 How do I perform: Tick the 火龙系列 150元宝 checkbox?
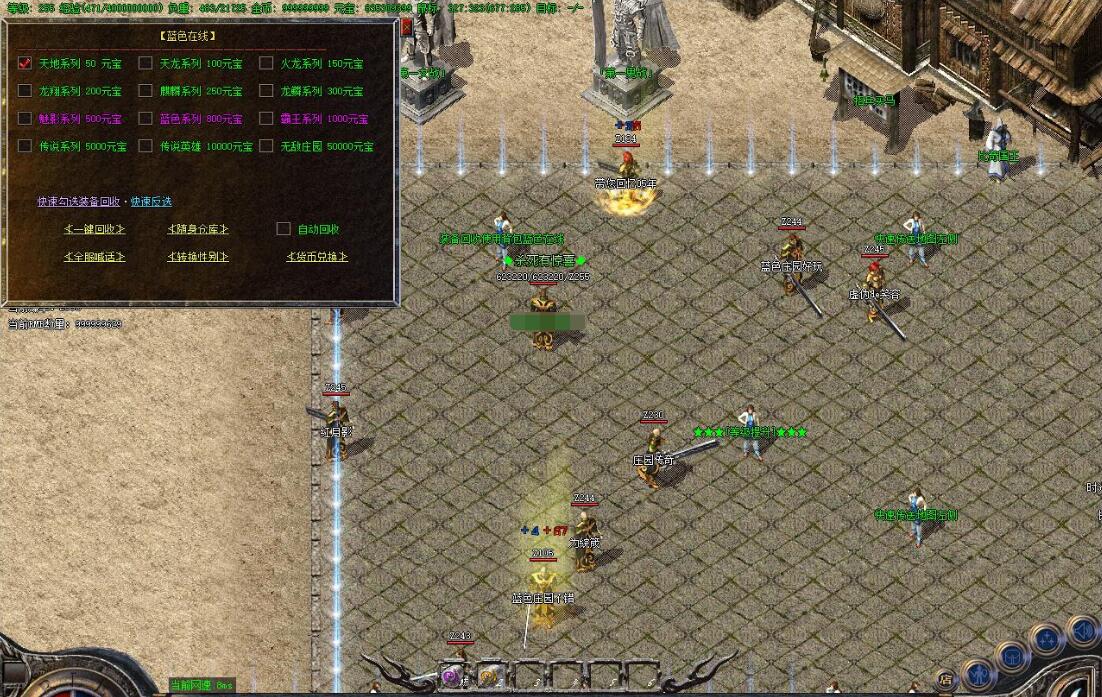point(266,63)
